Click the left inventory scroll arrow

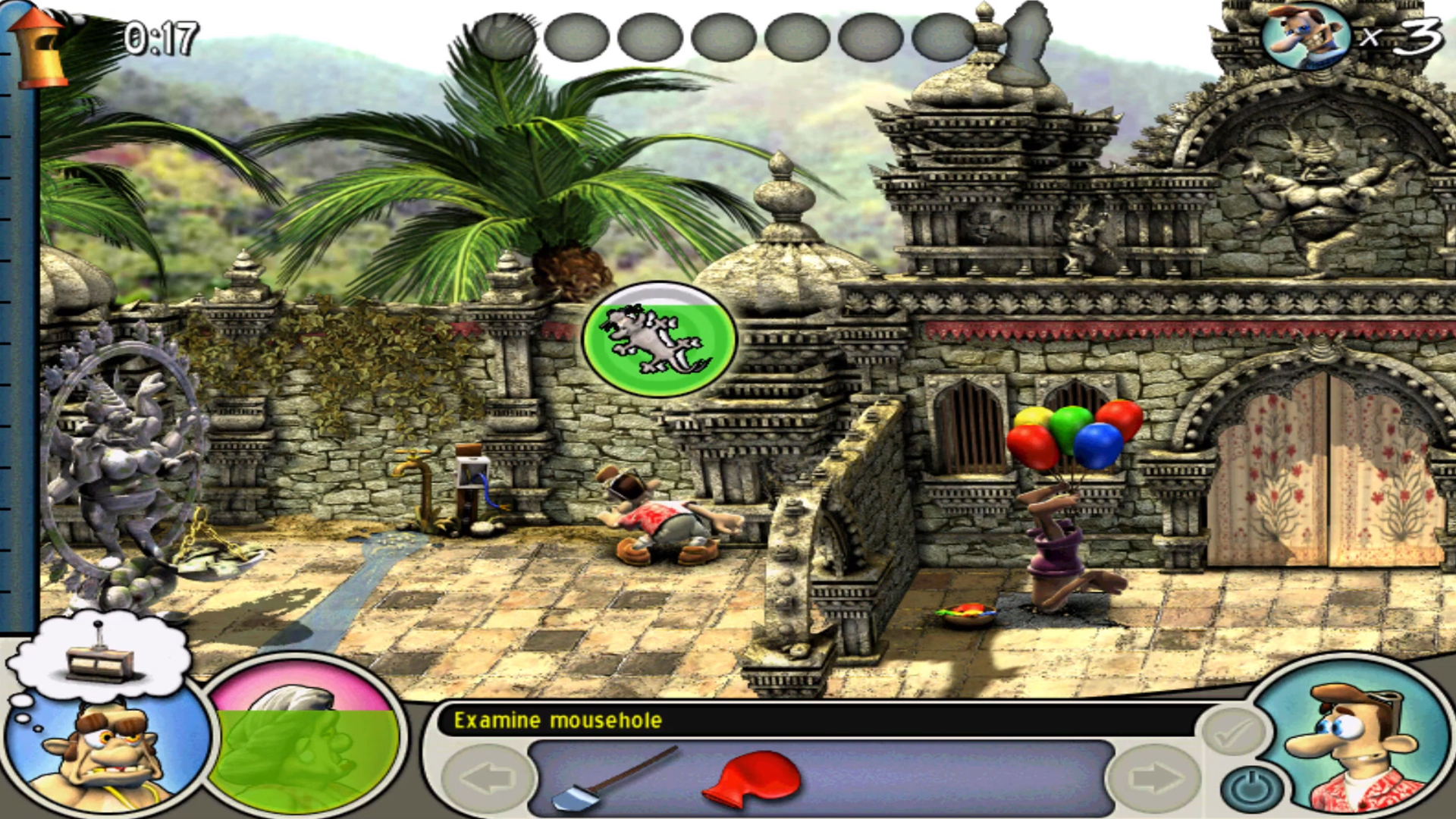point(487,777)
